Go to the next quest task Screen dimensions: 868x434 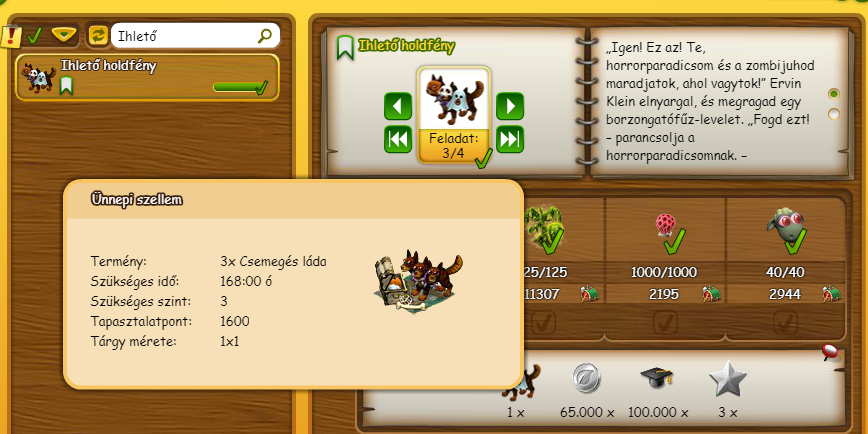click(x=510, y=106)
